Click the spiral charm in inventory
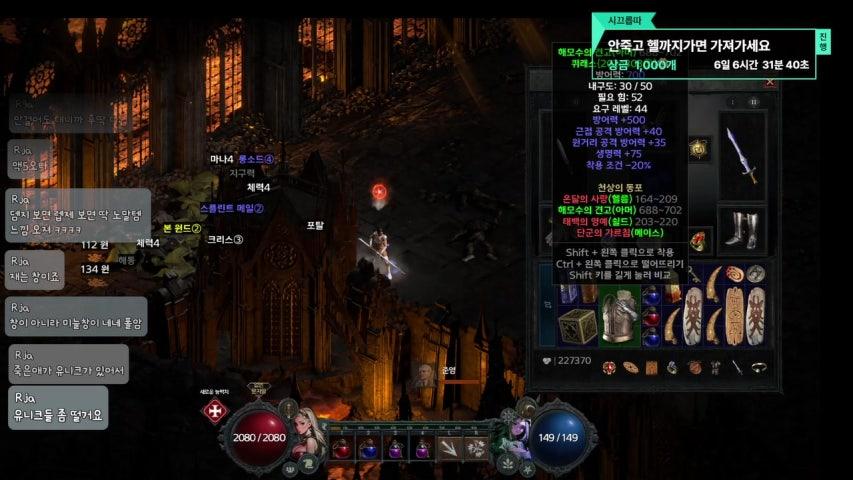Image resolution: width=853 pixels, height=480 pixels. pos(735,274)
